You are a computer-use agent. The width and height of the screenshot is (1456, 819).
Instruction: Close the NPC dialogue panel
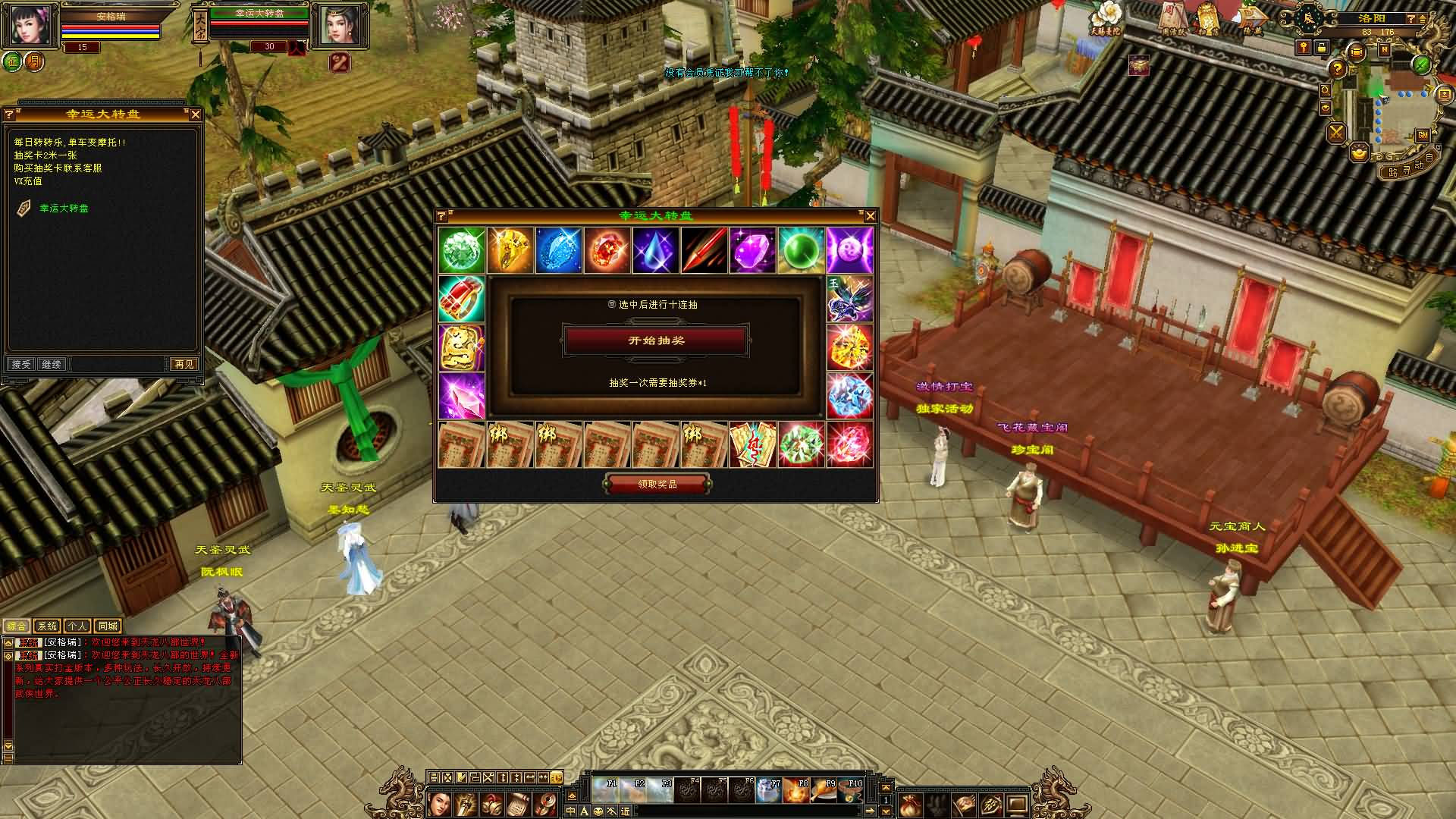tap(195, 115)
